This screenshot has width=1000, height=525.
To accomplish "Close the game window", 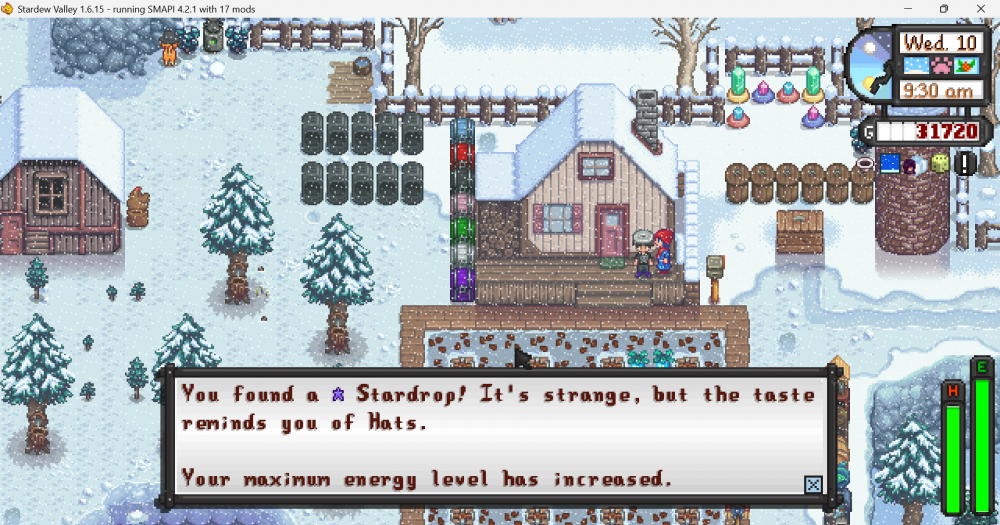I will 979,9.
